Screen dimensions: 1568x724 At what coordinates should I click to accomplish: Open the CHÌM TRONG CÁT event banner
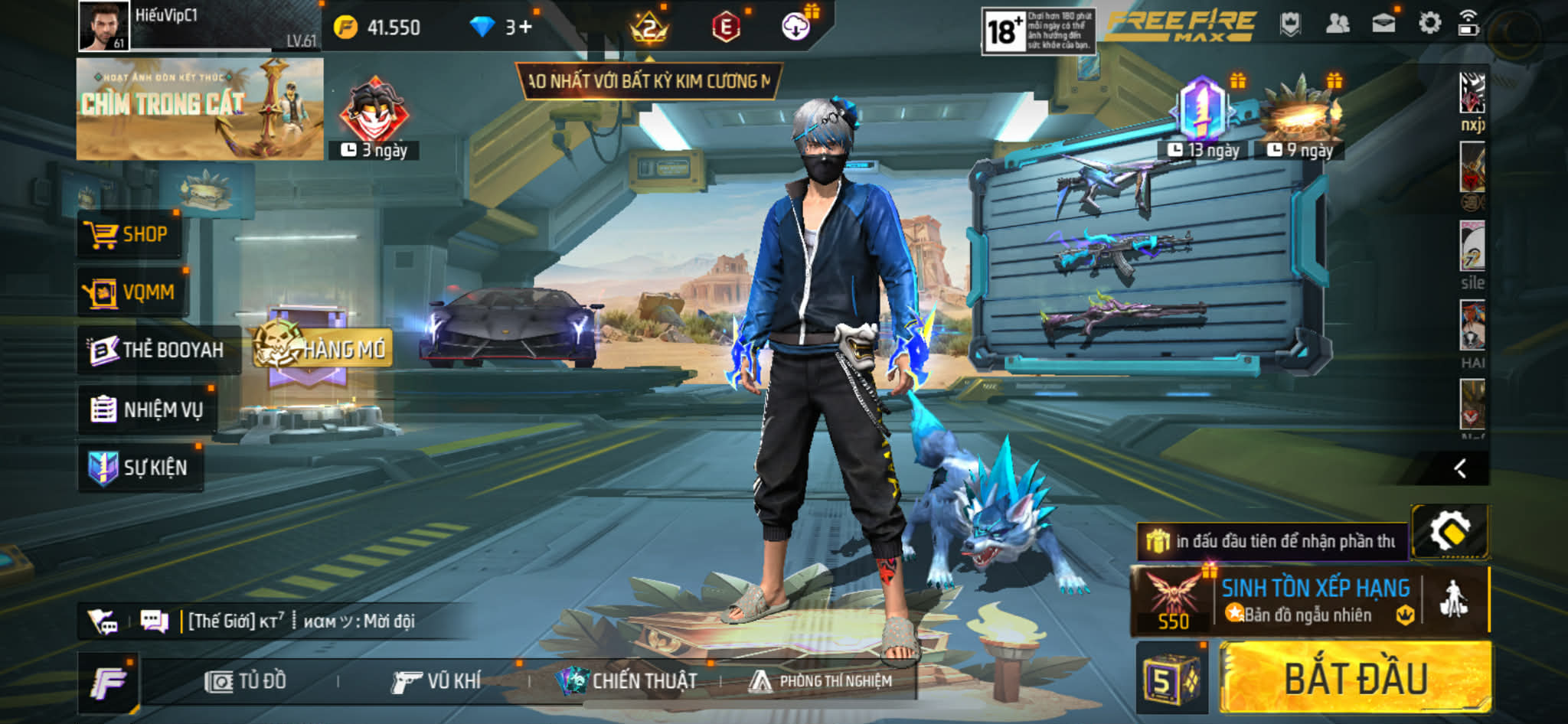pos(199,109)
